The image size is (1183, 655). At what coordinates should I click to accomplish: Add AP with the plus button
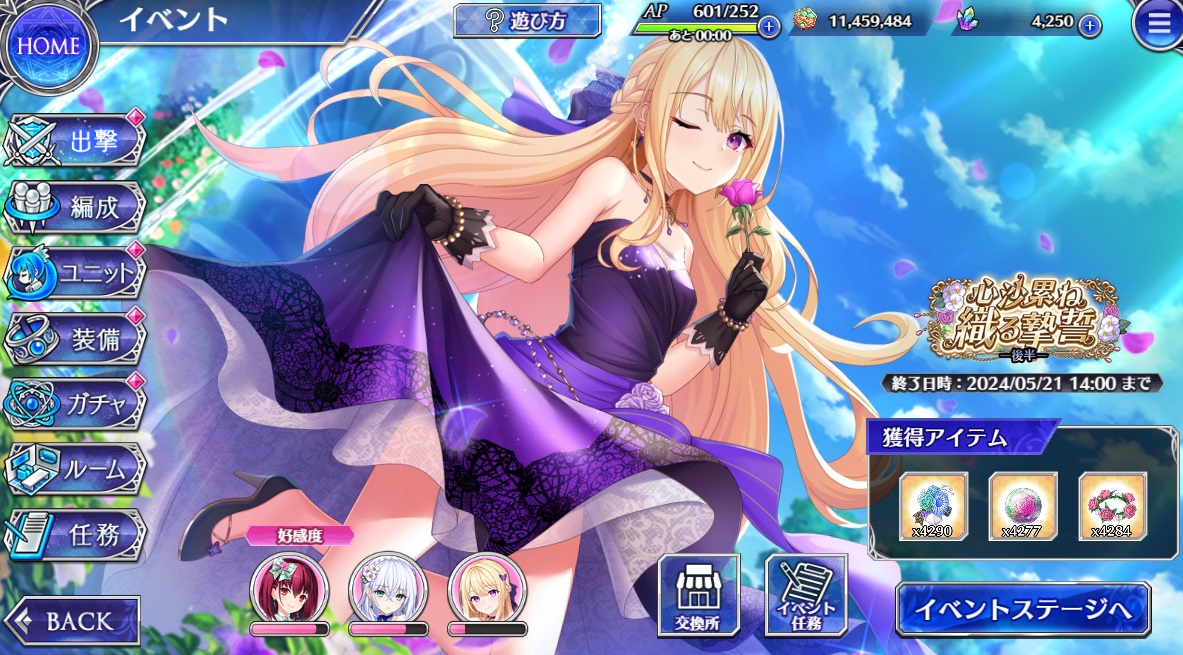click(x=768, y=26)
